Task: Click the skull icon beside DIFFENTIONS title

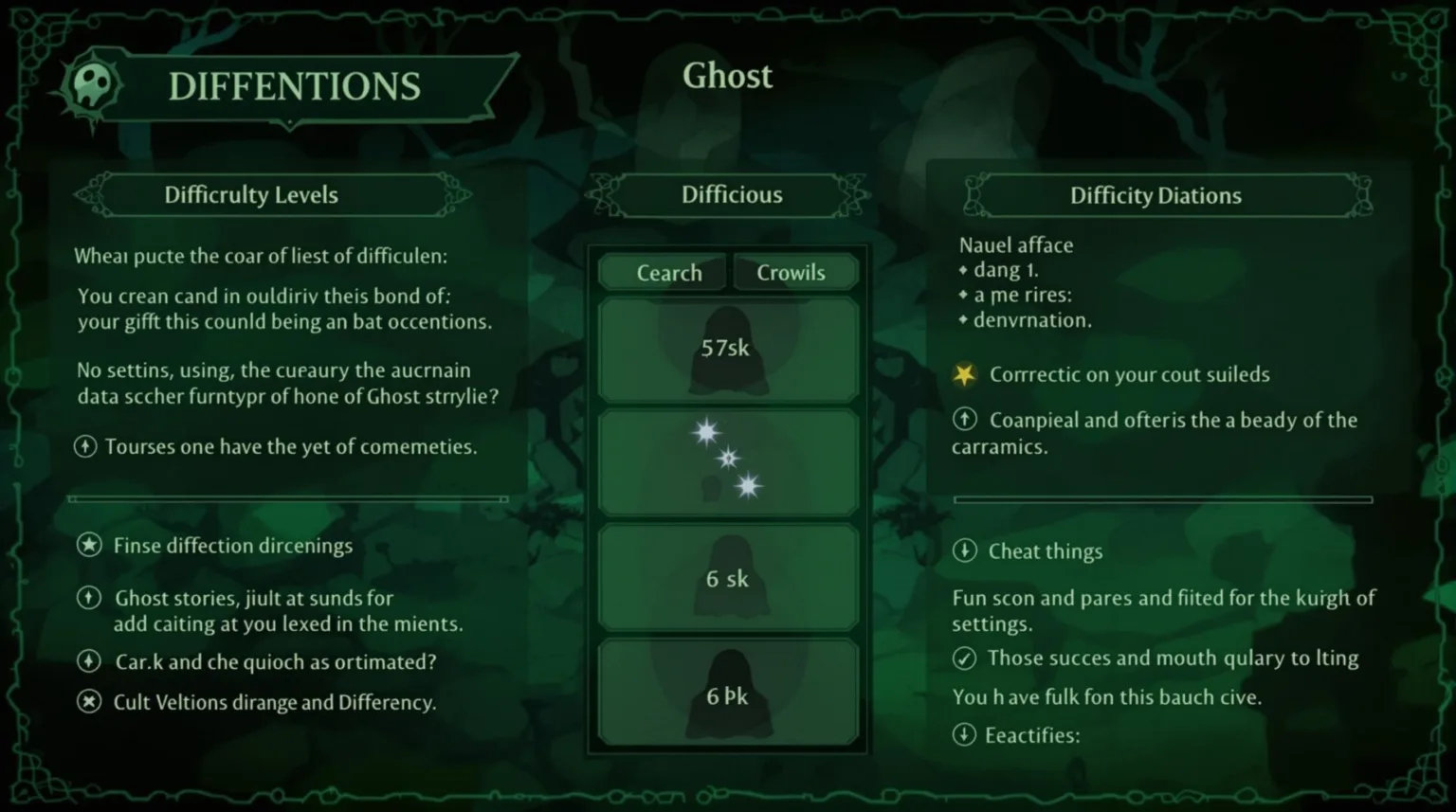Action: (x=92, y=83)
